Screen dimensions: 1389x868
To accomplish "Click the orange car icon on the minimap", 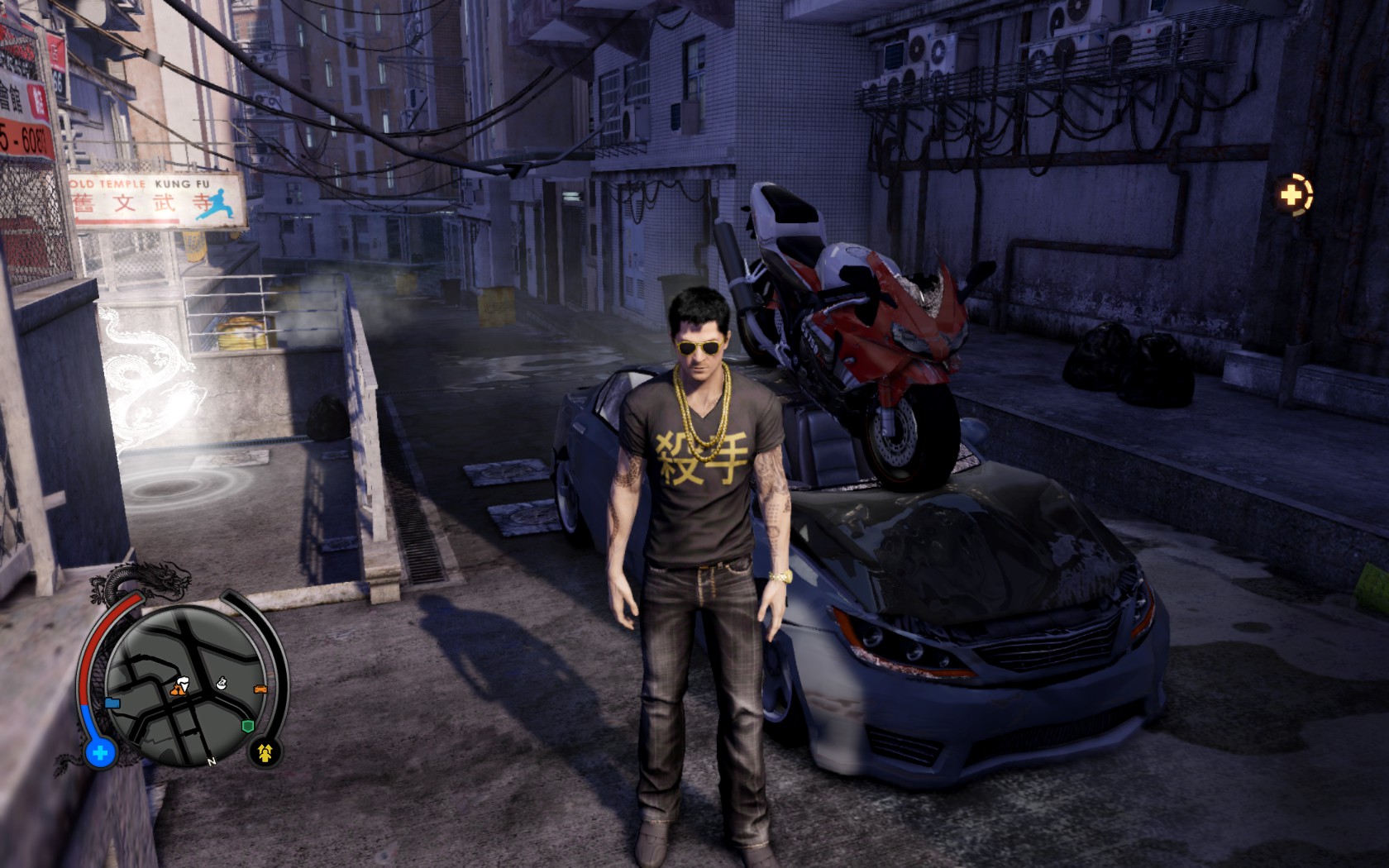I will point(260,689).
